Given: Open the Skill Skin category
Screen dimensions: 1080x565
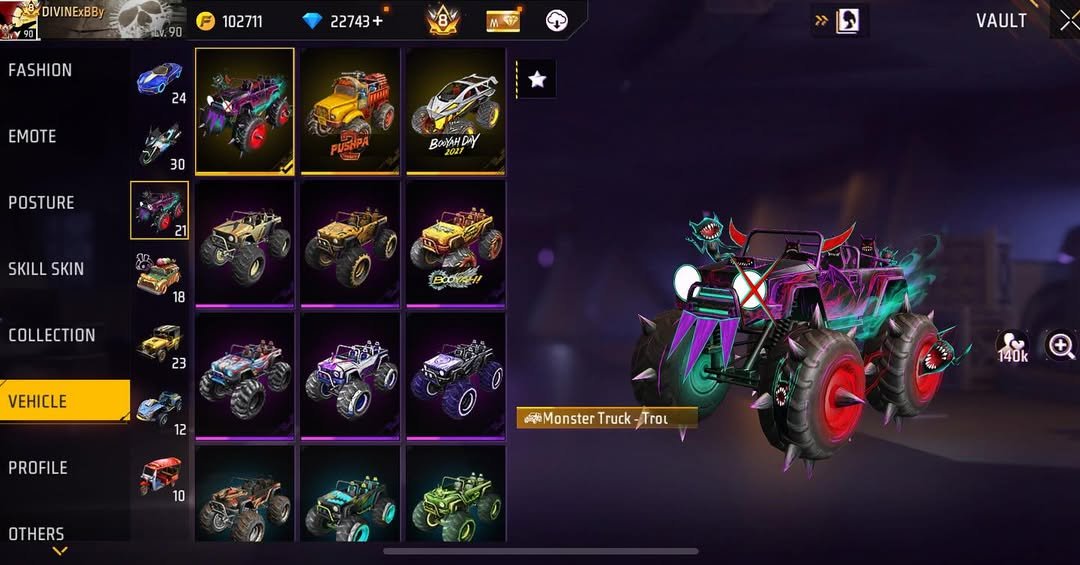Looking at the screenshot, I should click(x=46, y=268).
